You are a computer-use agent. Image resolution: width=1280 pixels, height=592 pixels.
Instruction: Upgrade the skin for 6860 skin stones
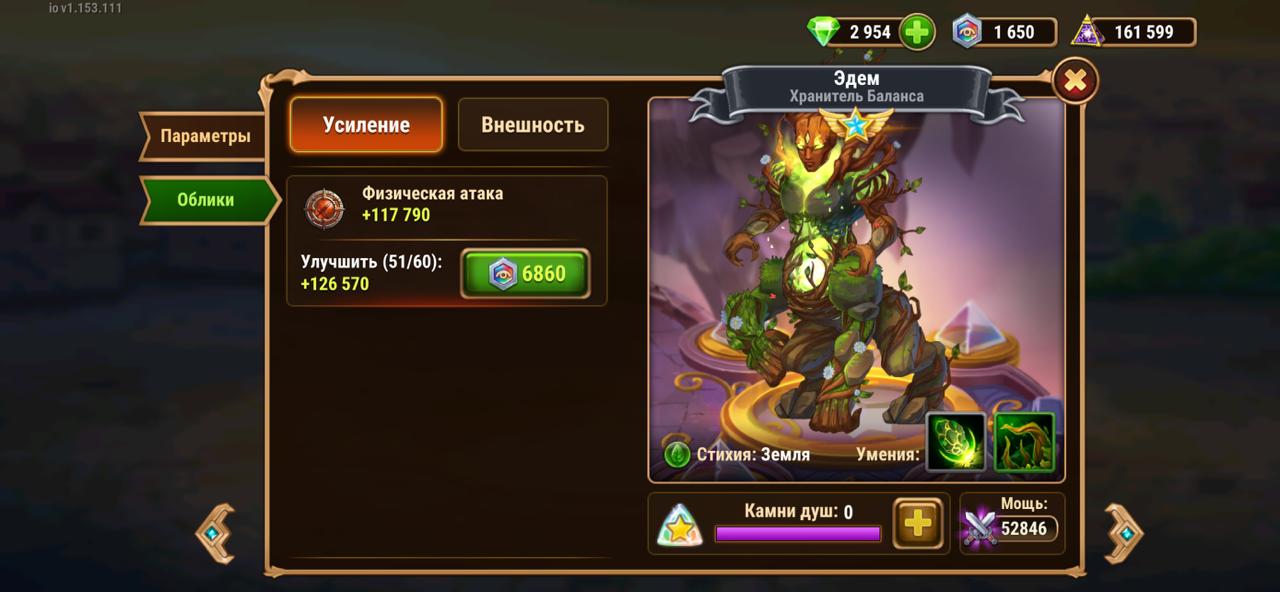[x=525, y=274]
